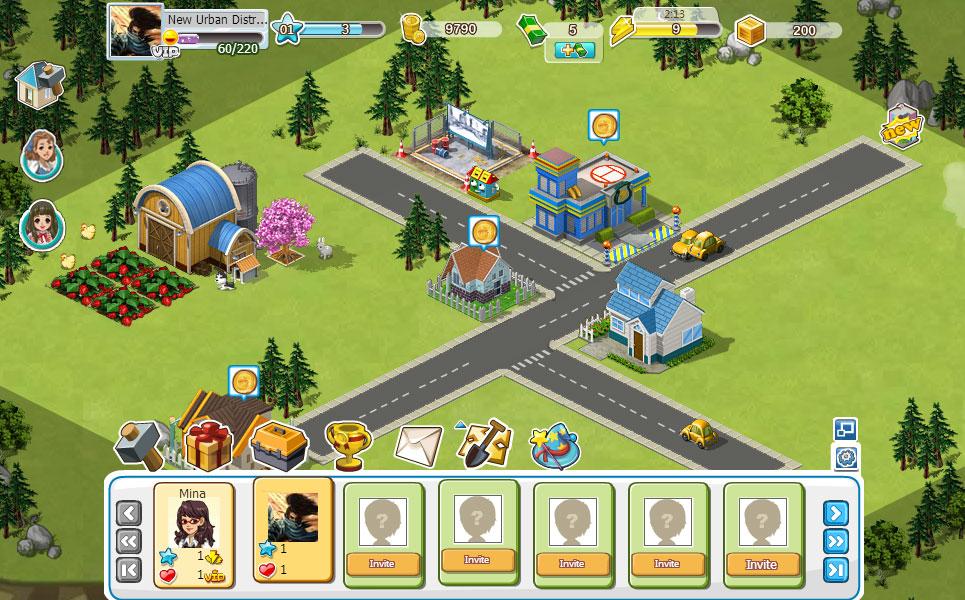Screen dimensions: 965x600
Task: Open the magic wand star icon
Action: click(555, 445)
